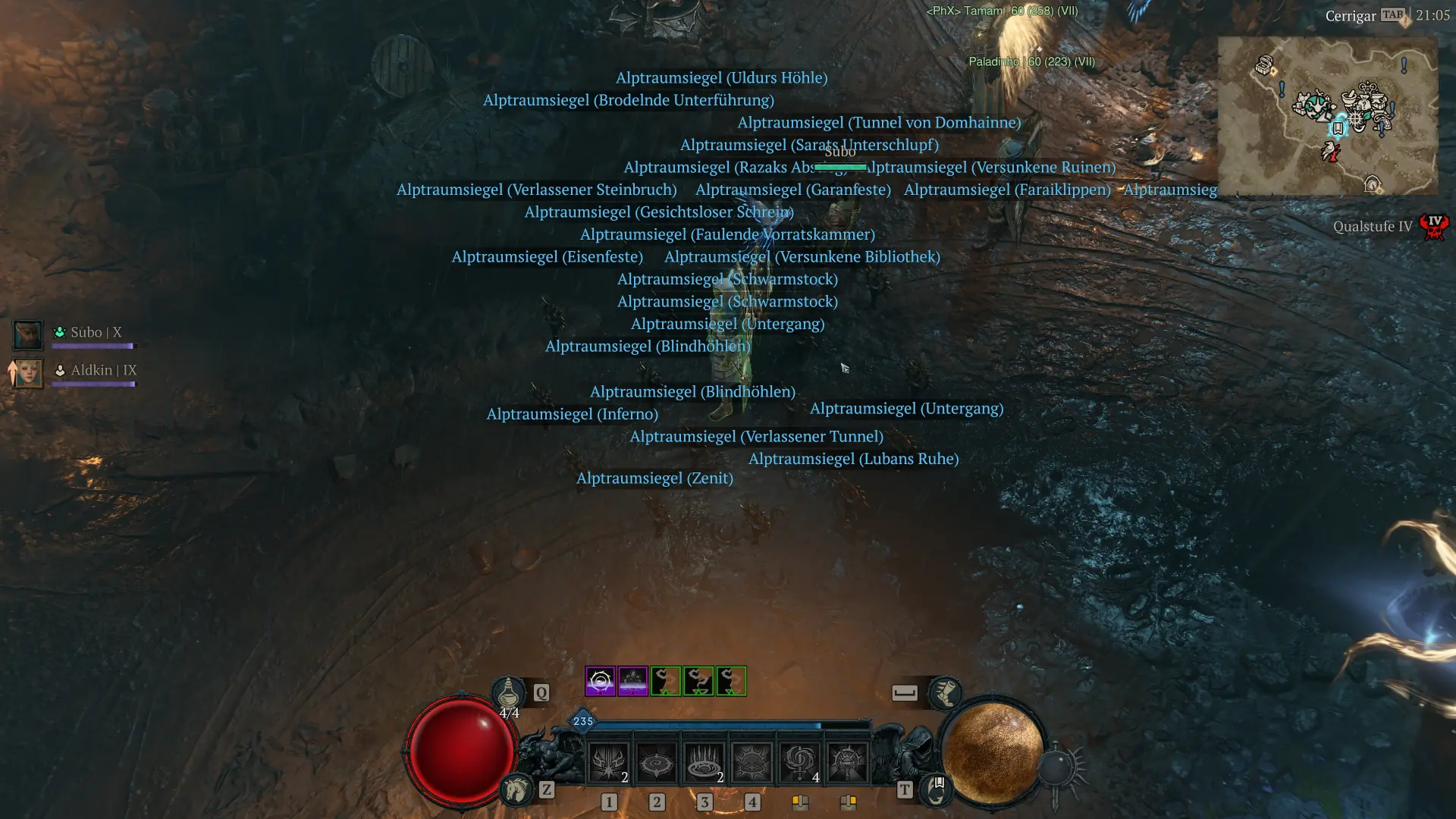Click Subo's party portrait
The width and height of the screenshot is (1456, 819).
click(27, 334)
